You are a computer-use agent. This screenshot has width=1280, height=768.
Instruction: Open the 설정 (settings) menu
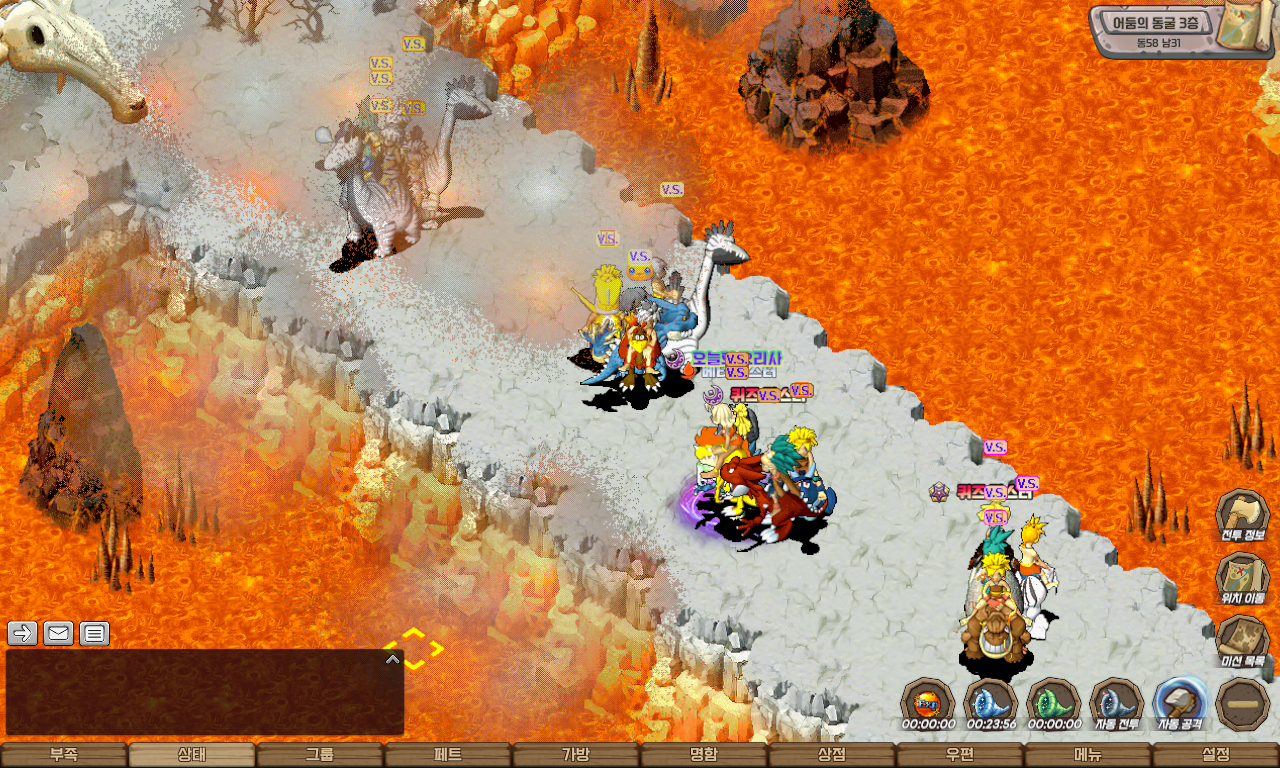click(1216, 755)
